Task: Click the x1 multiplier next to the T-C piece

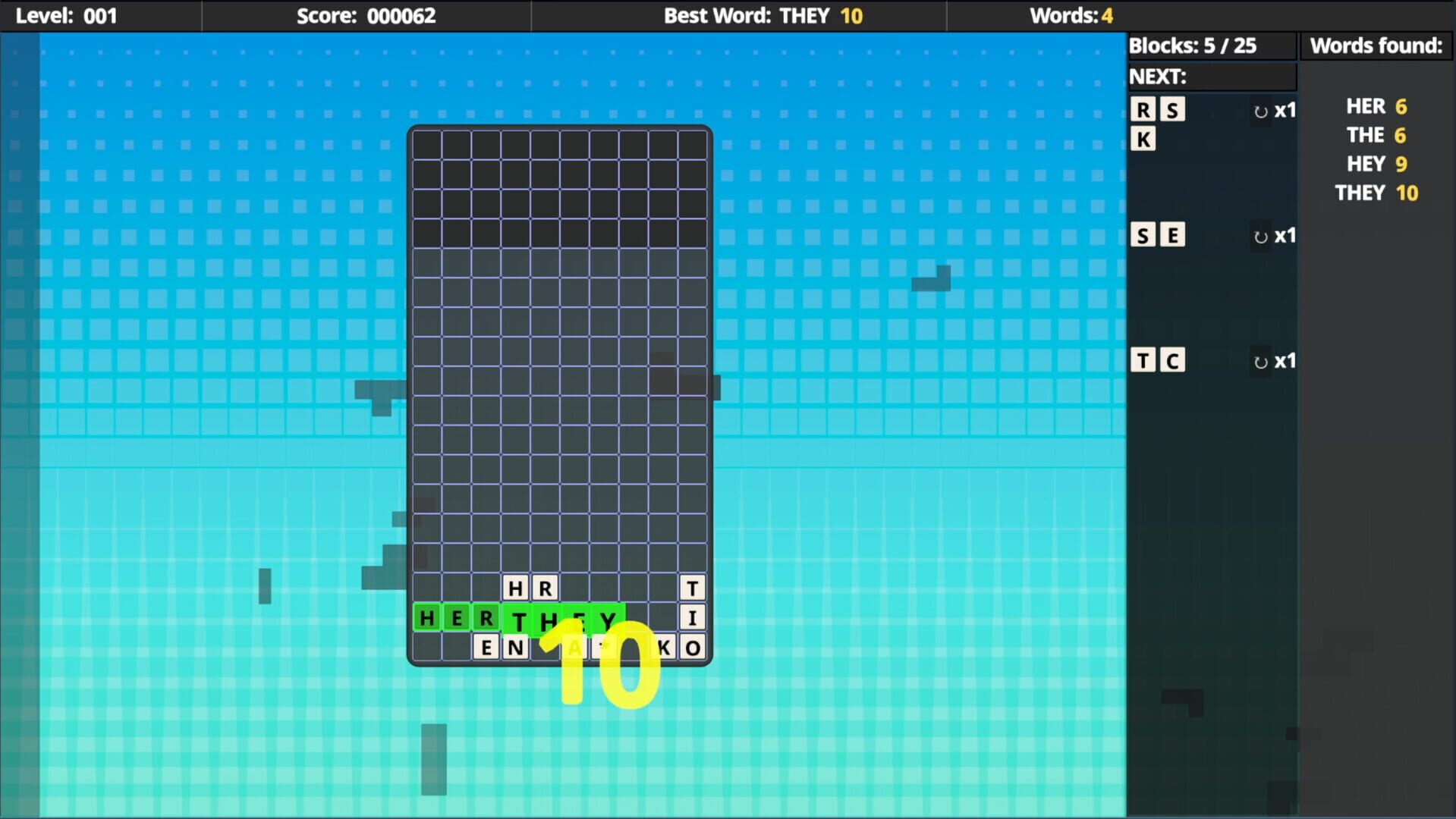Action: (1286, 362)
